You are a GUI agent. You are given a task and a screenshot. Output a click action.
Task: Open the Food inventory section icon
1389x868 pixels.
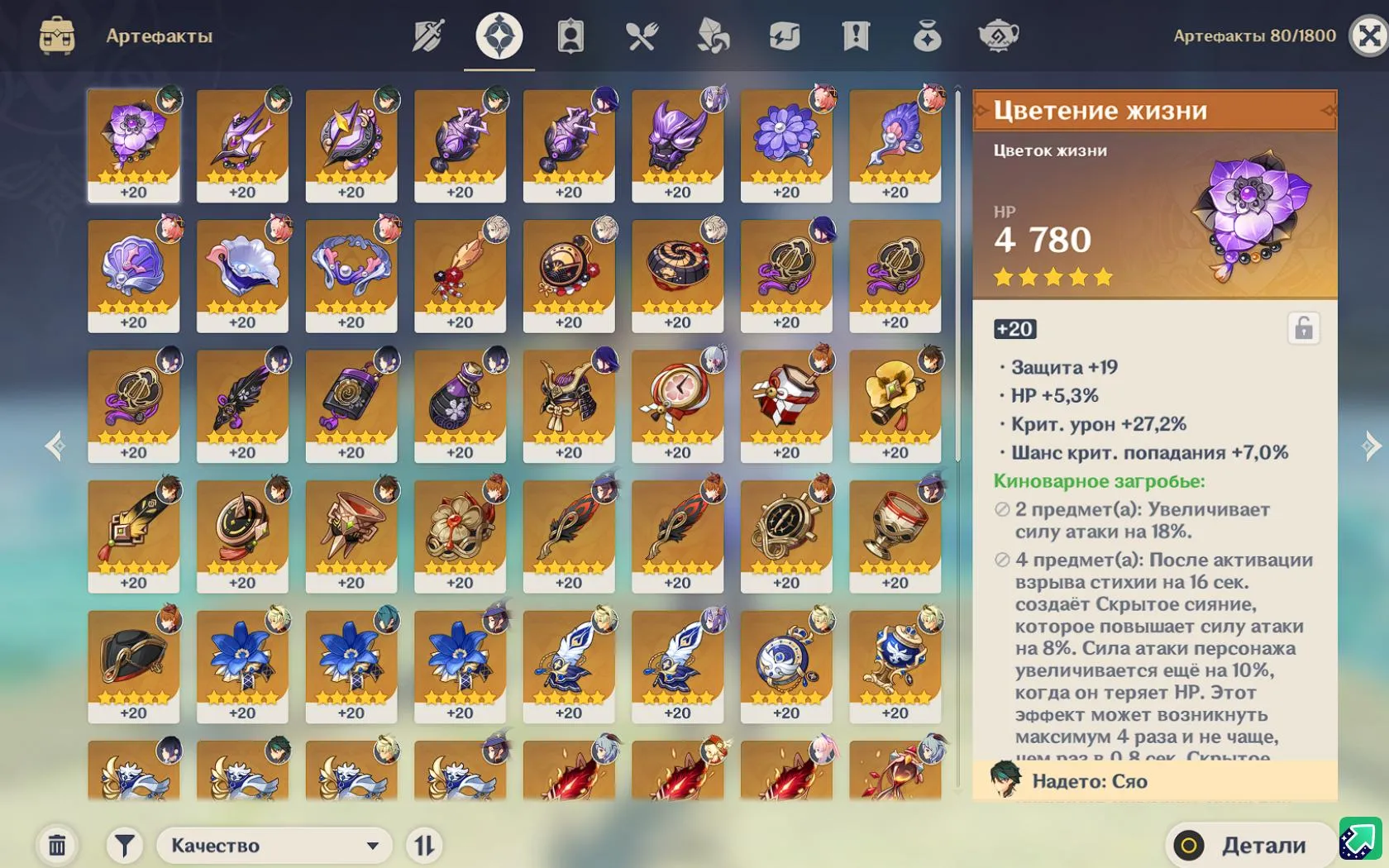coord(641,35)
